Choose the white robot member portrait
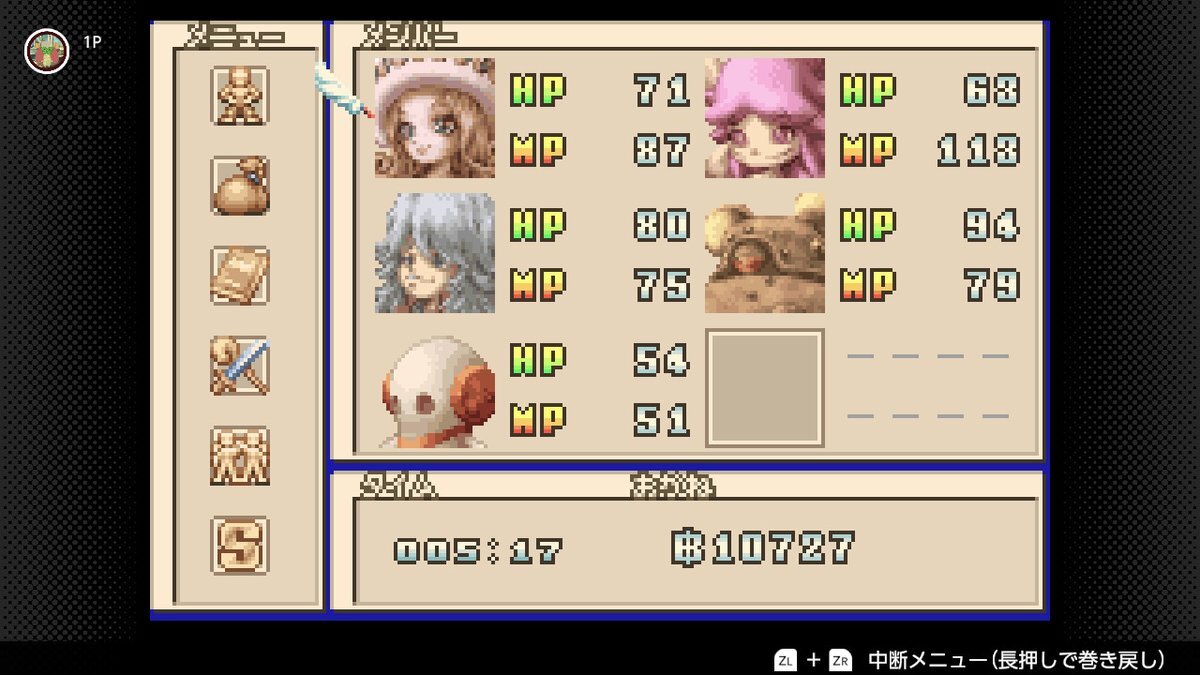This screenshot has width=1200, height=675. tap(435, 390)
